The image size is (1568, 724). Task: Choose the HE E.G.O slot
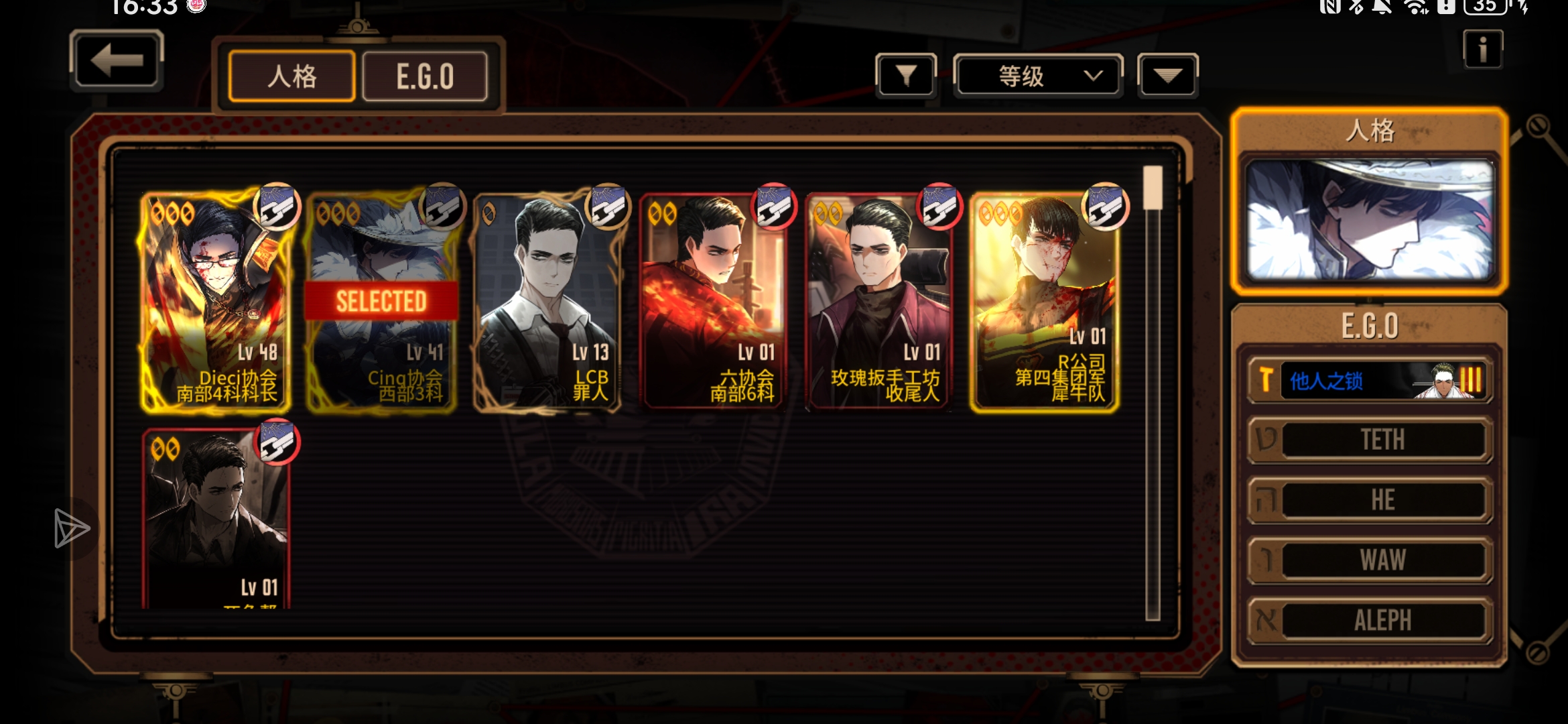click(1370, 500)
